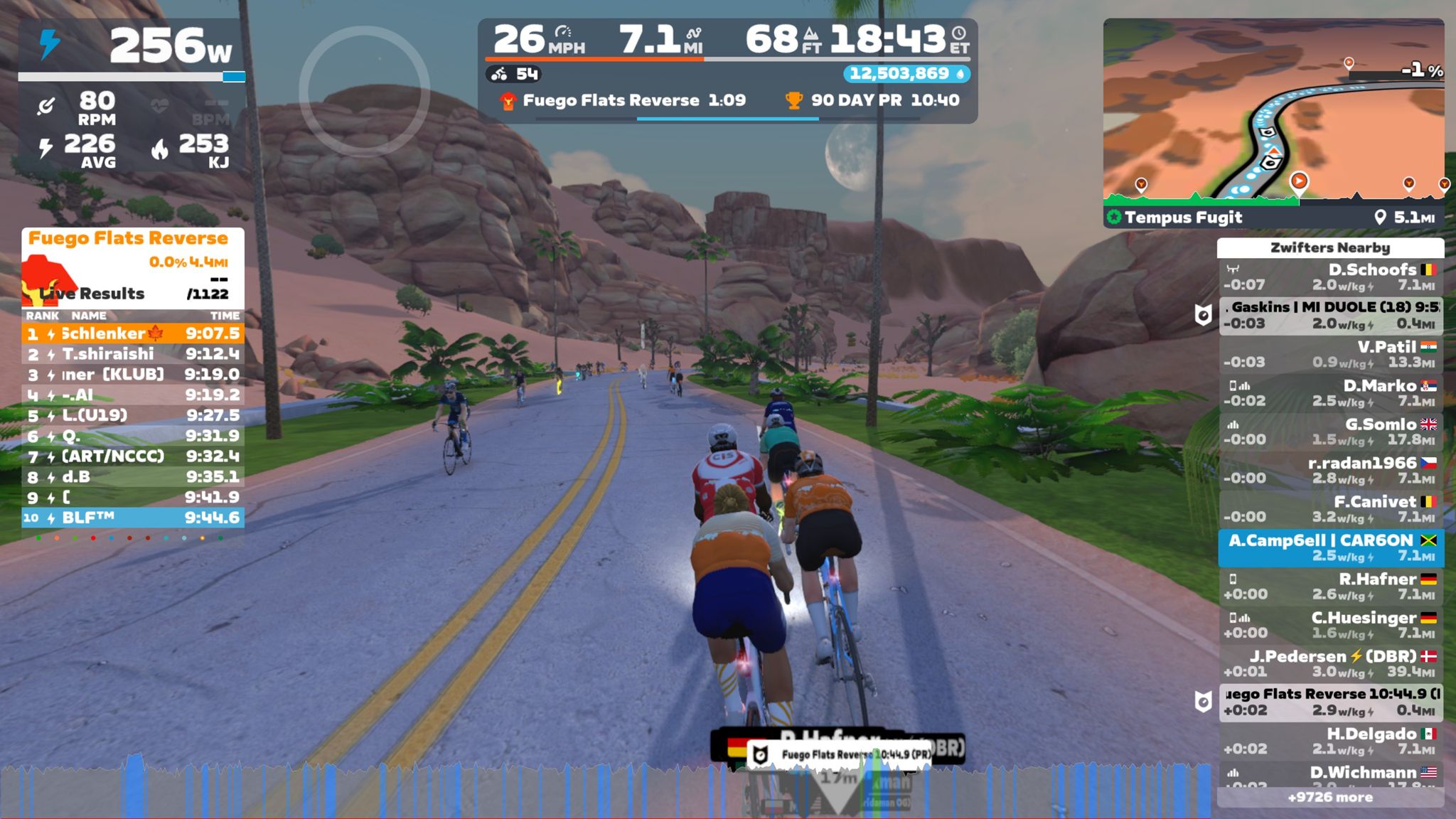Screen dimensions: 1456x819
Task: Expand the +9726 more riders list
Action: tap(1330, 797)
